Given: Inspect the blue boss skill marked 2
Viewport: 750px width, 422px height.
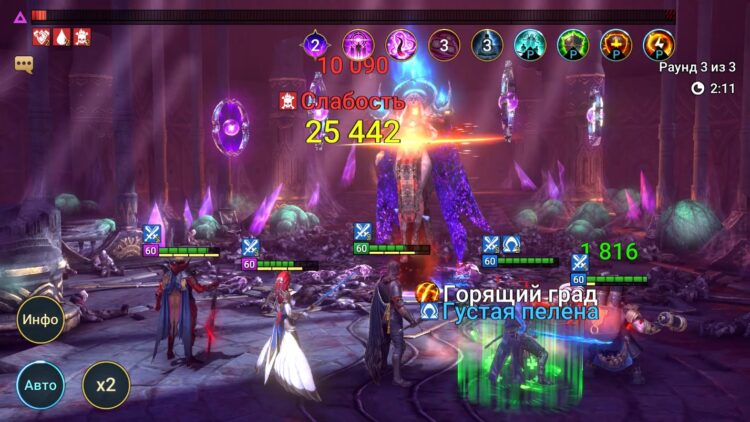Looking at the screenshot, I should click(x=316, y=44).
